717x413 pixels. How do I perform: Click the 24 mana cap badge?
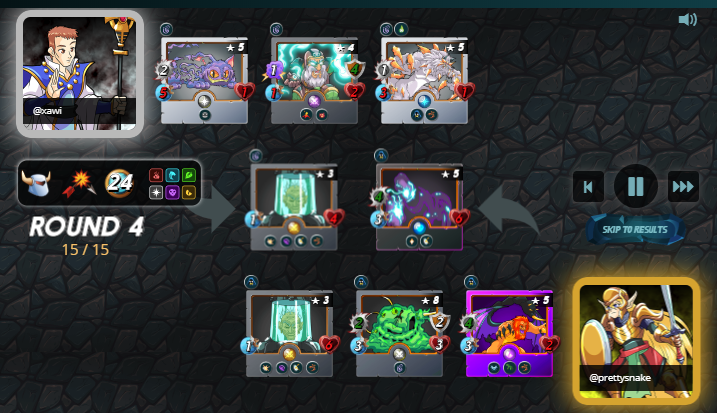121,183
